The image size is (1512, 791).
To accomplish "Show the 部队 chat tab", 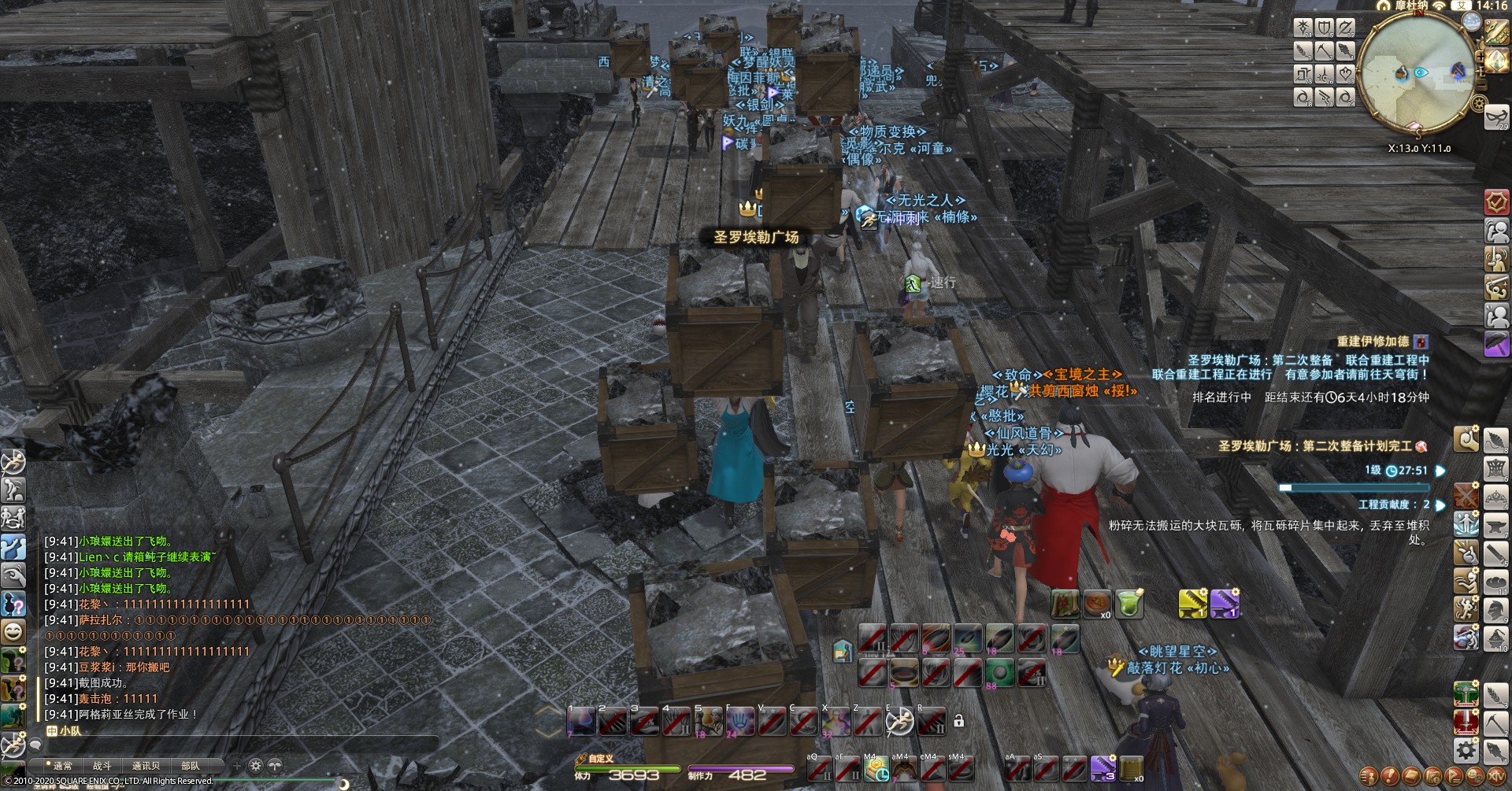I will point(191,765).
